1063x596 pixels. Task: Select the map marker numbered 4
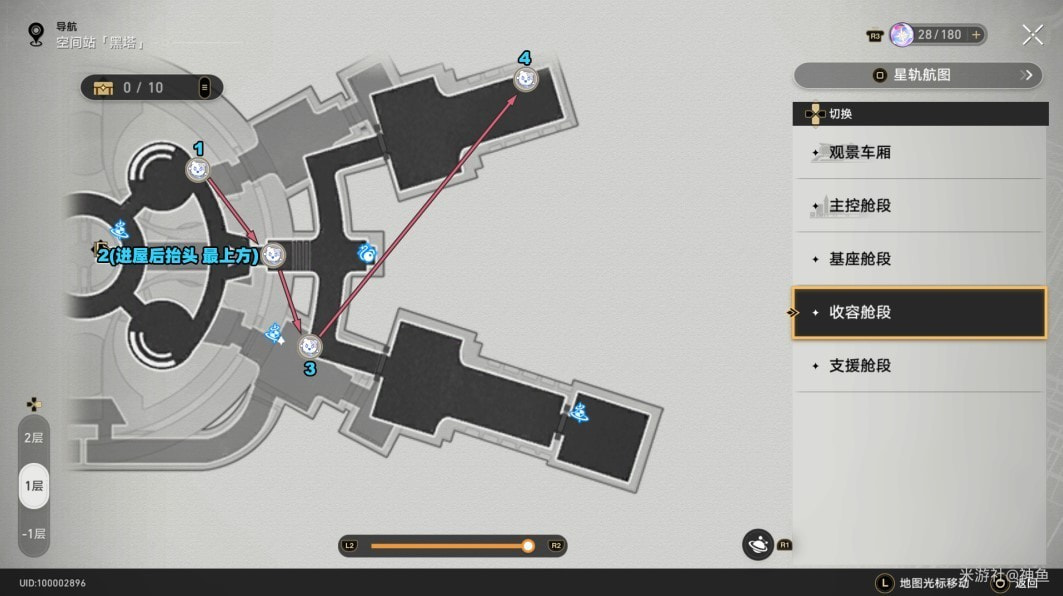[525, 79]
